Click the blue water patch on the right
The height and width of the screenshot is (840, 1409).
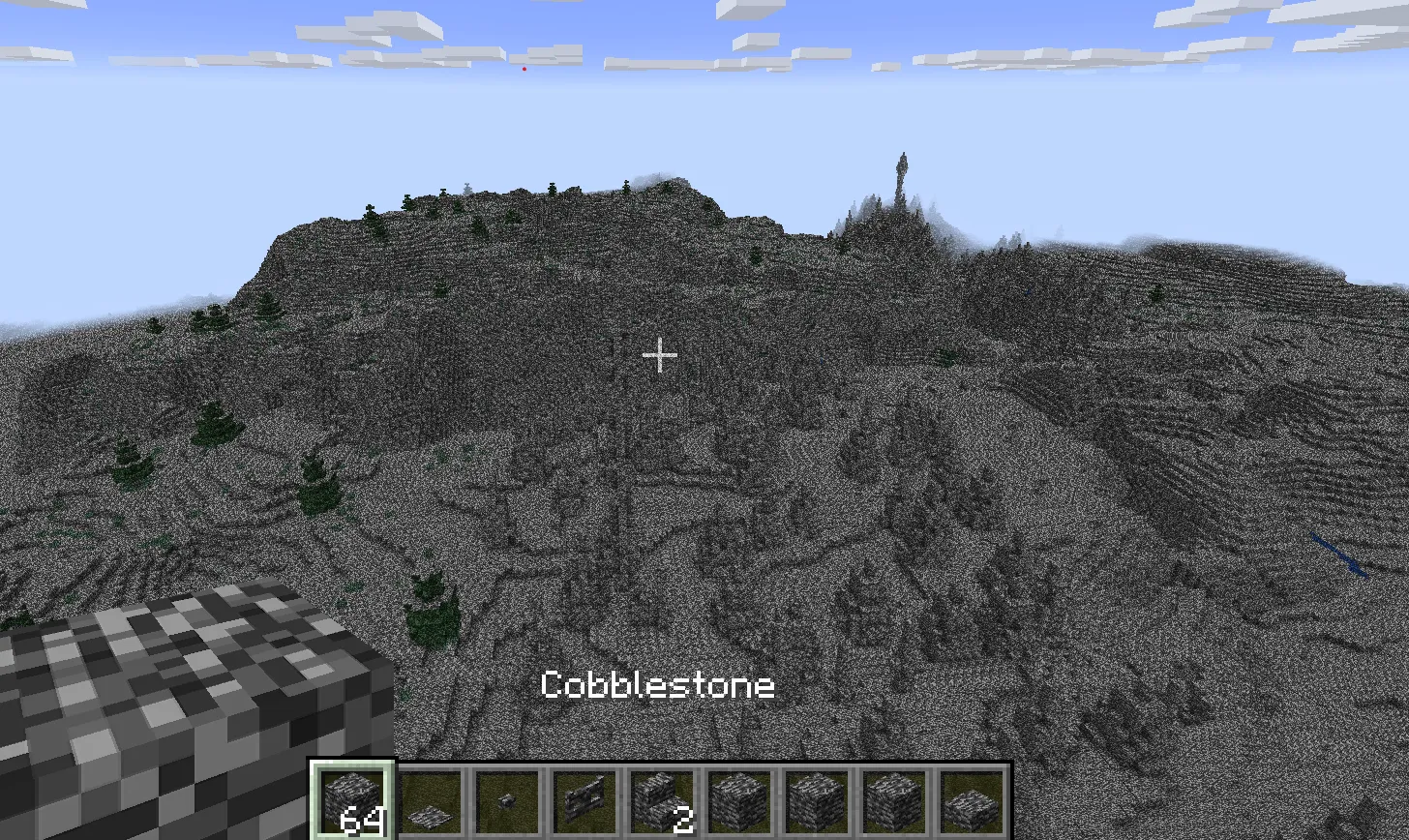tap(1337, 552)
